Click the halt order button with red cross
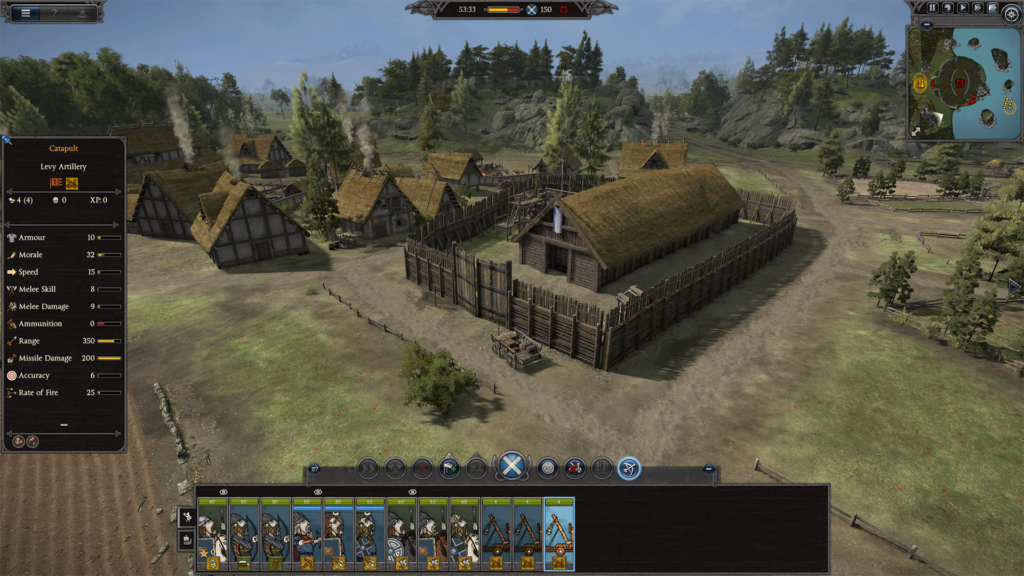 click(x=423, y=467)
